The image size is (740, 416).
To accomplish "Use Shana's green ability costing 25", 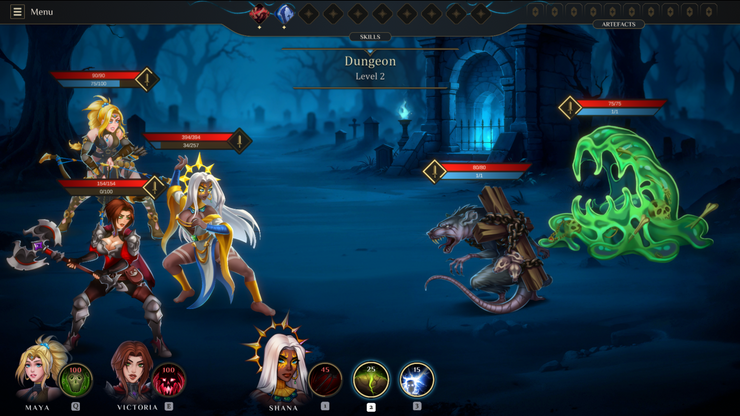I will (371, 380).
